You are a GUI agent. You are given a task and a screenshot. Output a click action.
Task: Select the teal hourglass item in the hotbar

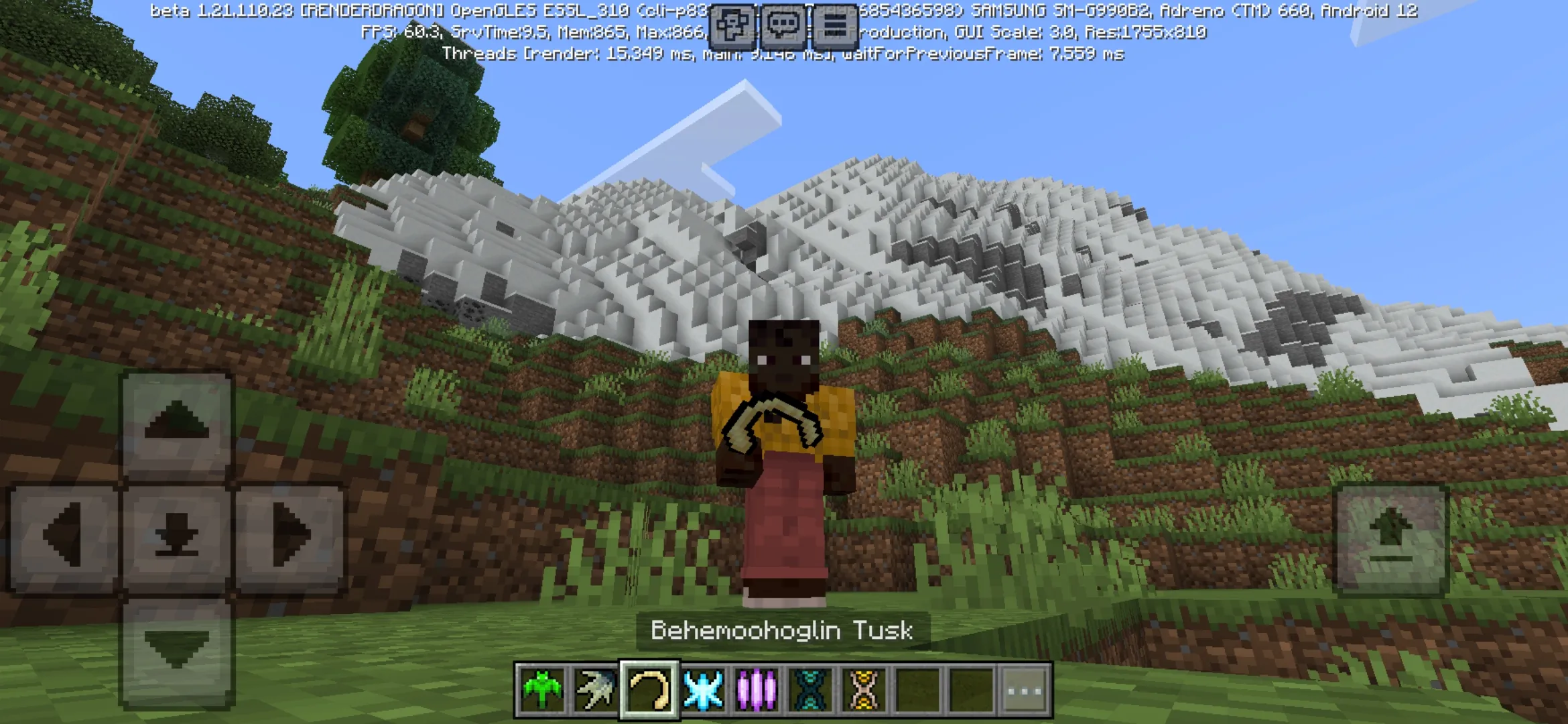tap(809, 690)
